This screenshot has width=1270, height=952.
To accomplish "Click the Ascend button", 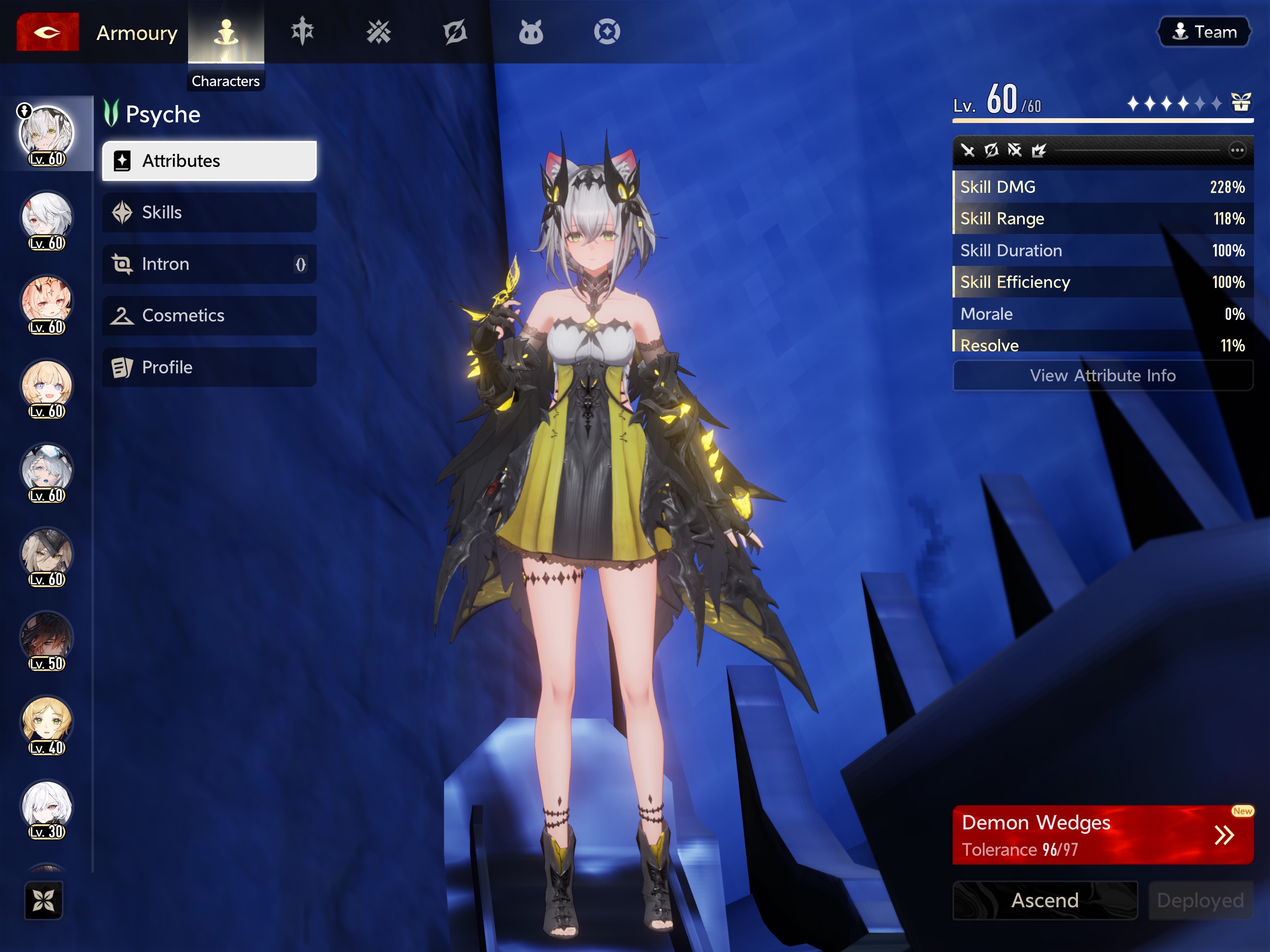I will pos(1045,900).
